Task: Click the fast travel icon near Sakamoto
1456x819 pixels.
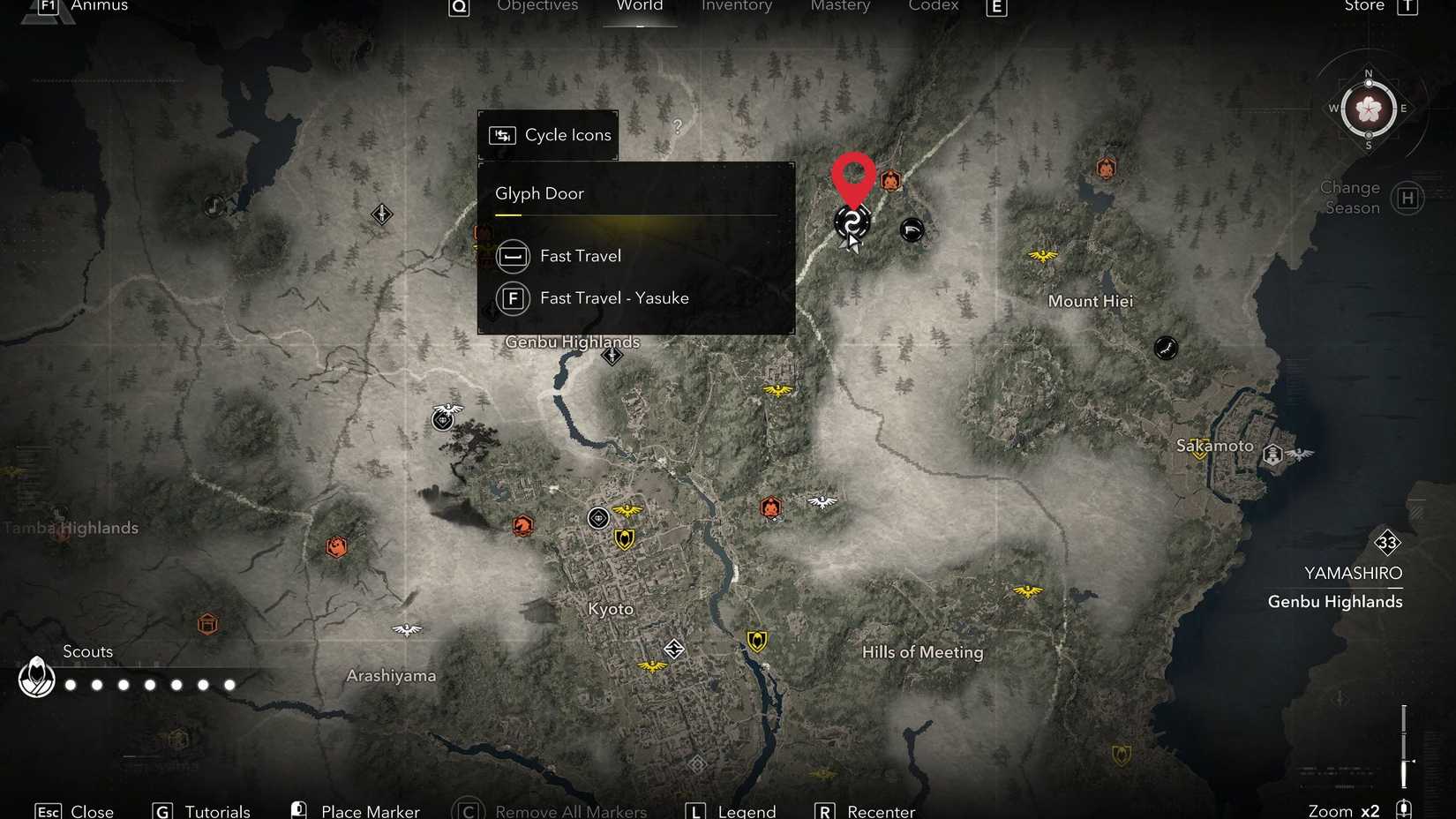Action: point(1272,454)
